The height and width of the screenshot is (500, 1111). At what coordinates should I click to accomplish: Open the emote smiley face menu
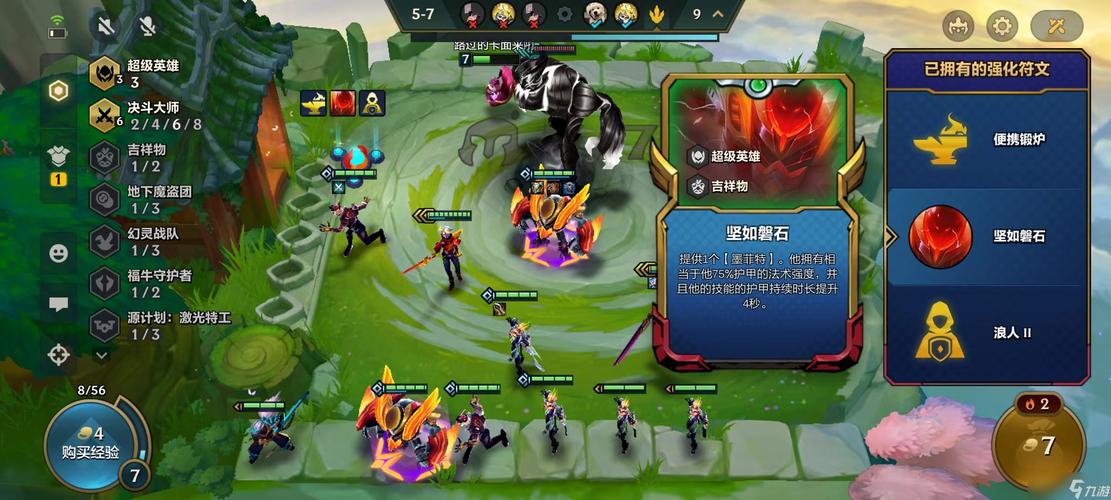(59, 253)
